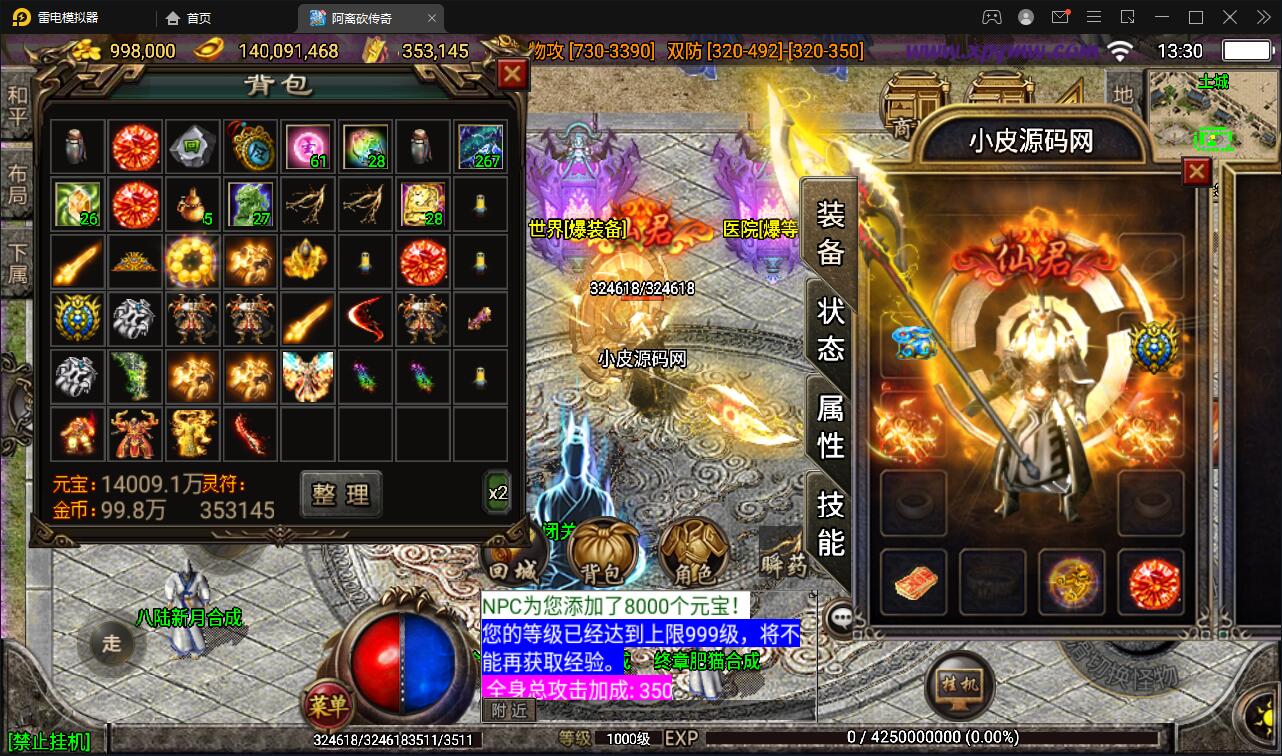Toggle the 走 walk mode button
The width and height of the screenshot is (1282, 756).
pos(112,642)
